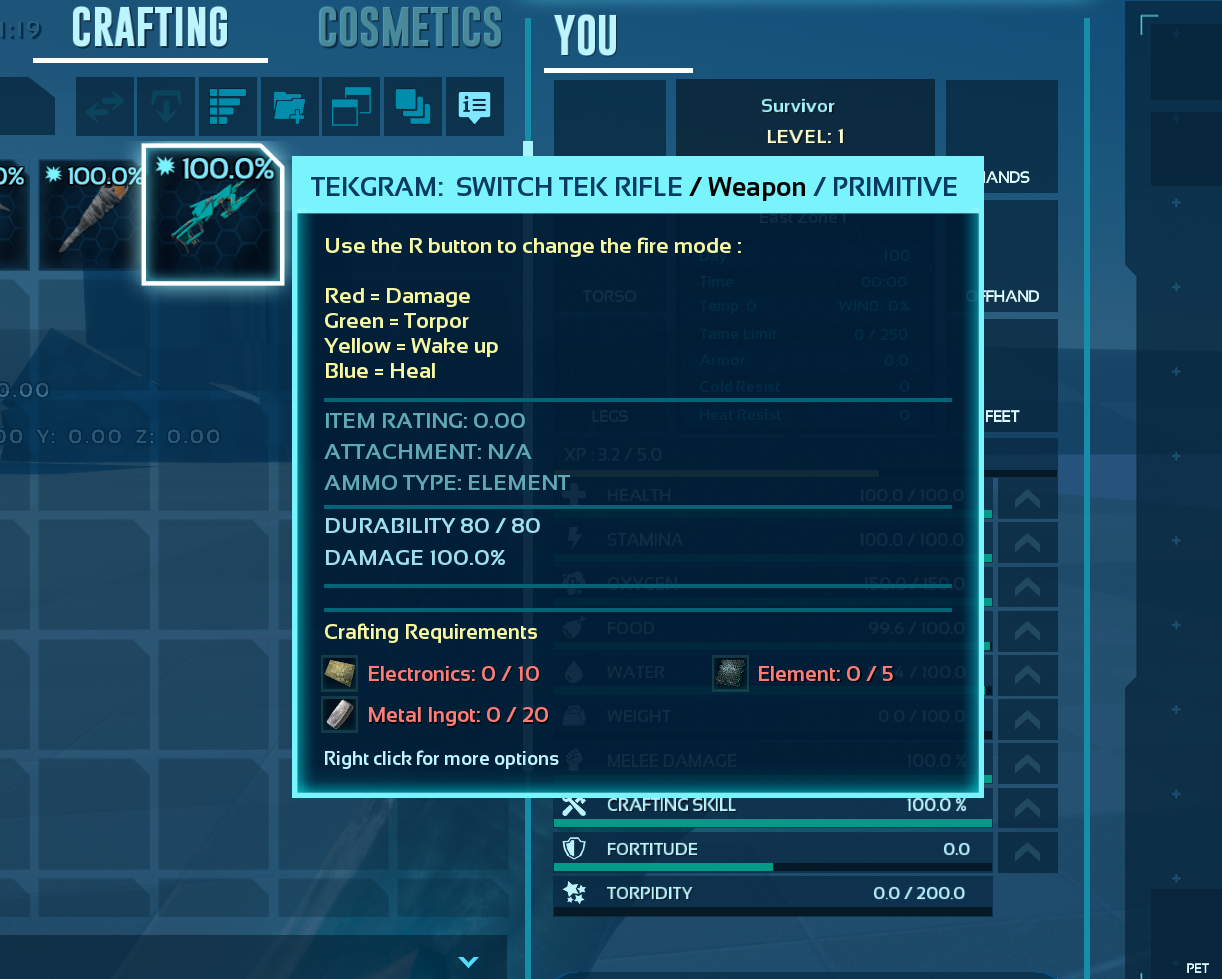
Task: Create a new folder with folder-plus button
Action: (x=290, y=107)
